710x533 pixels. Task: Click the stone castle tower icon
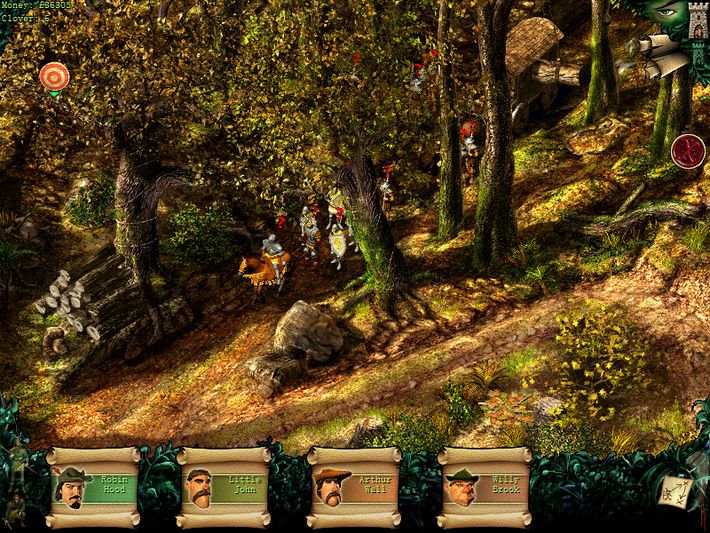(697, 22)
